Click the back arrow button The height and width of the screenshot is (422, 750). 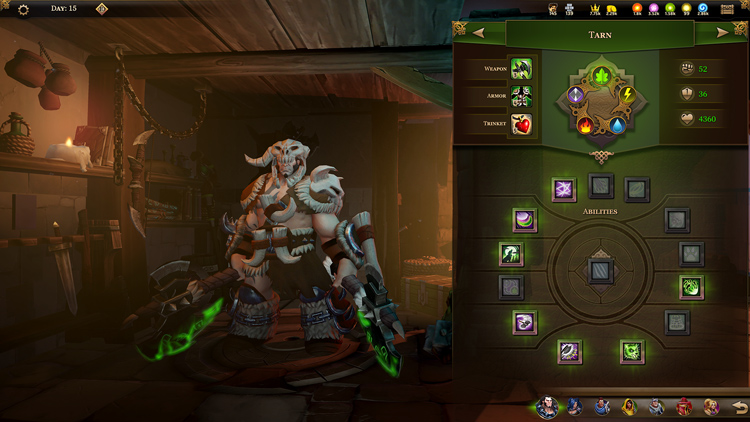tap(738, 407)
